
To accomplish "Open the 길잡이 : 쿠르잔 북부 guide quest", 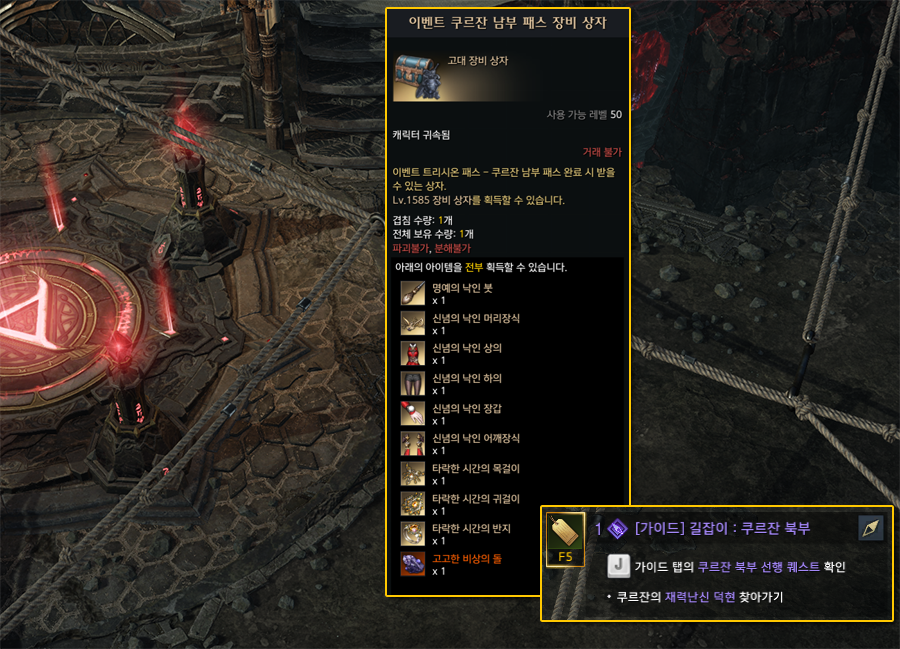I will (x=722, y=529).
